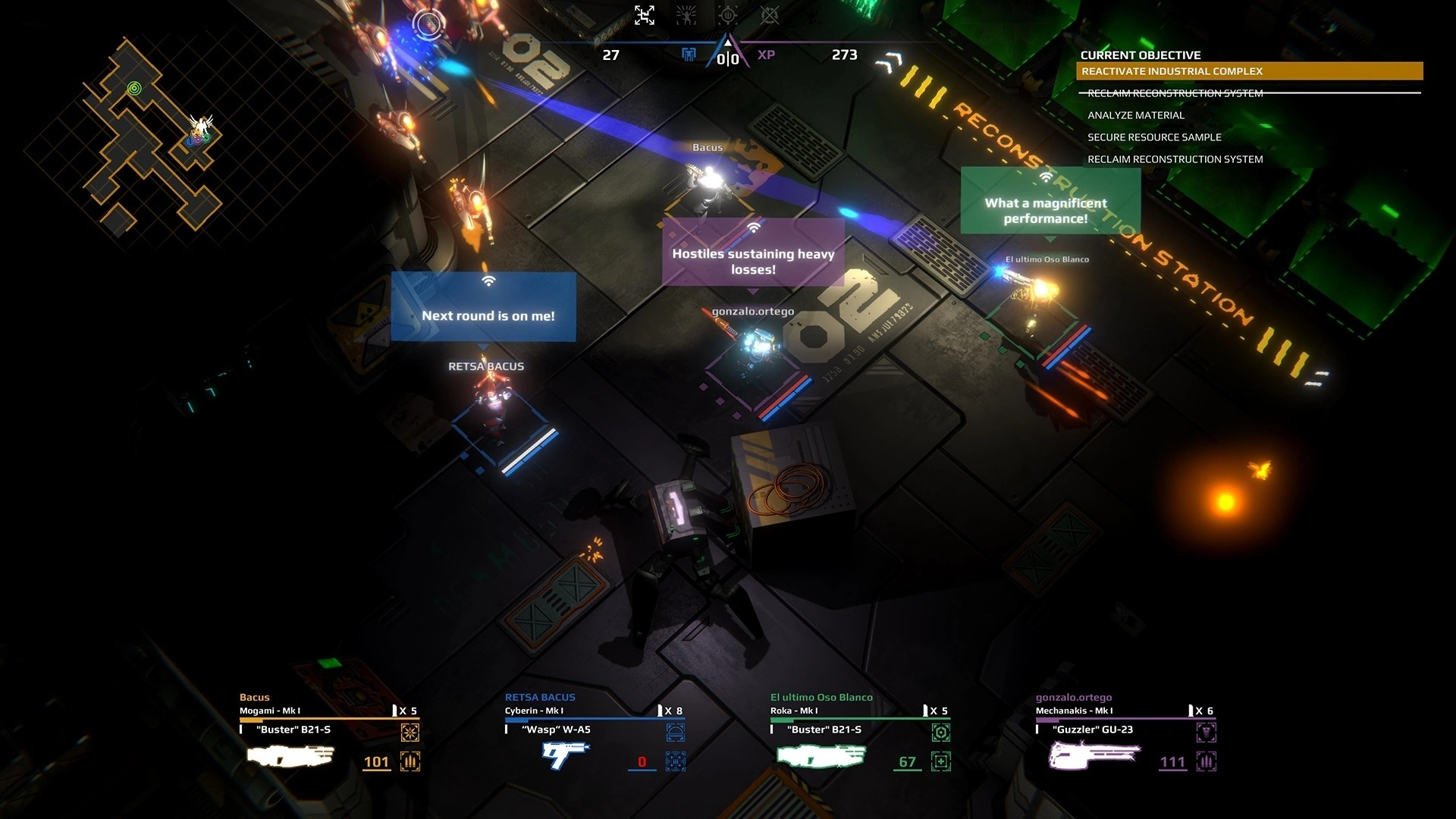
Task: Click Bacus's orange ammo clip icon
Action: tap(410, 761)
